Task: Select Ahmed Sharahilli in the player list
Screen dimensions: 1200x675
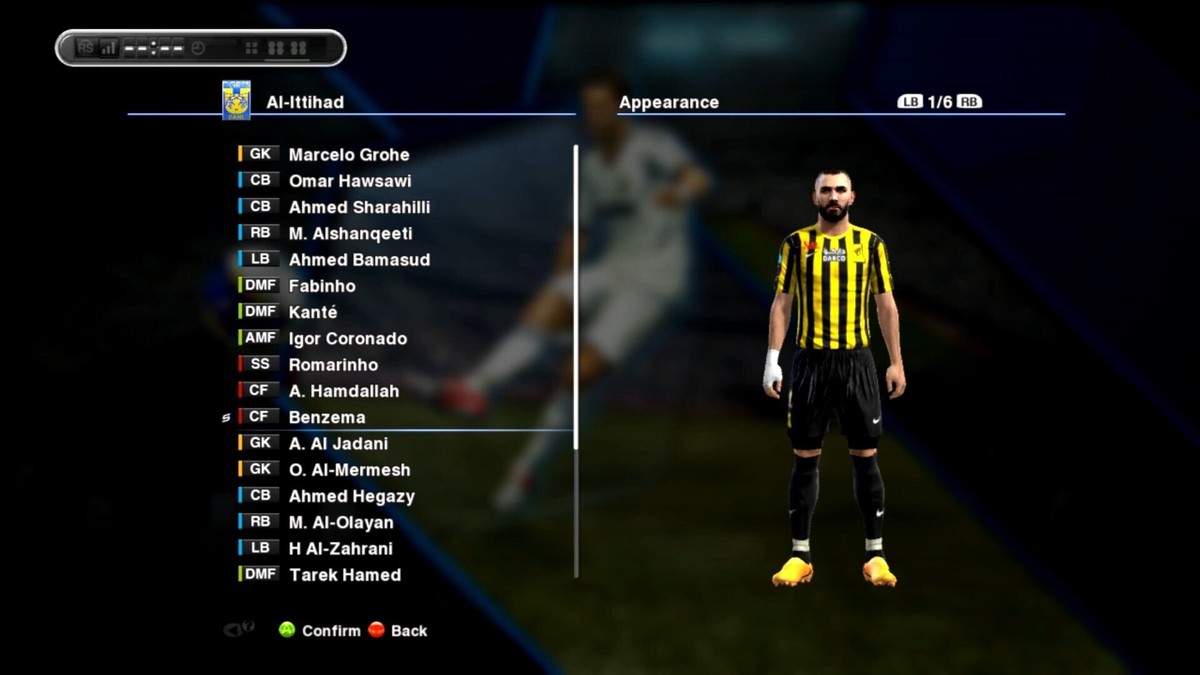Action: pyautogui.click(x=359, y=207)
